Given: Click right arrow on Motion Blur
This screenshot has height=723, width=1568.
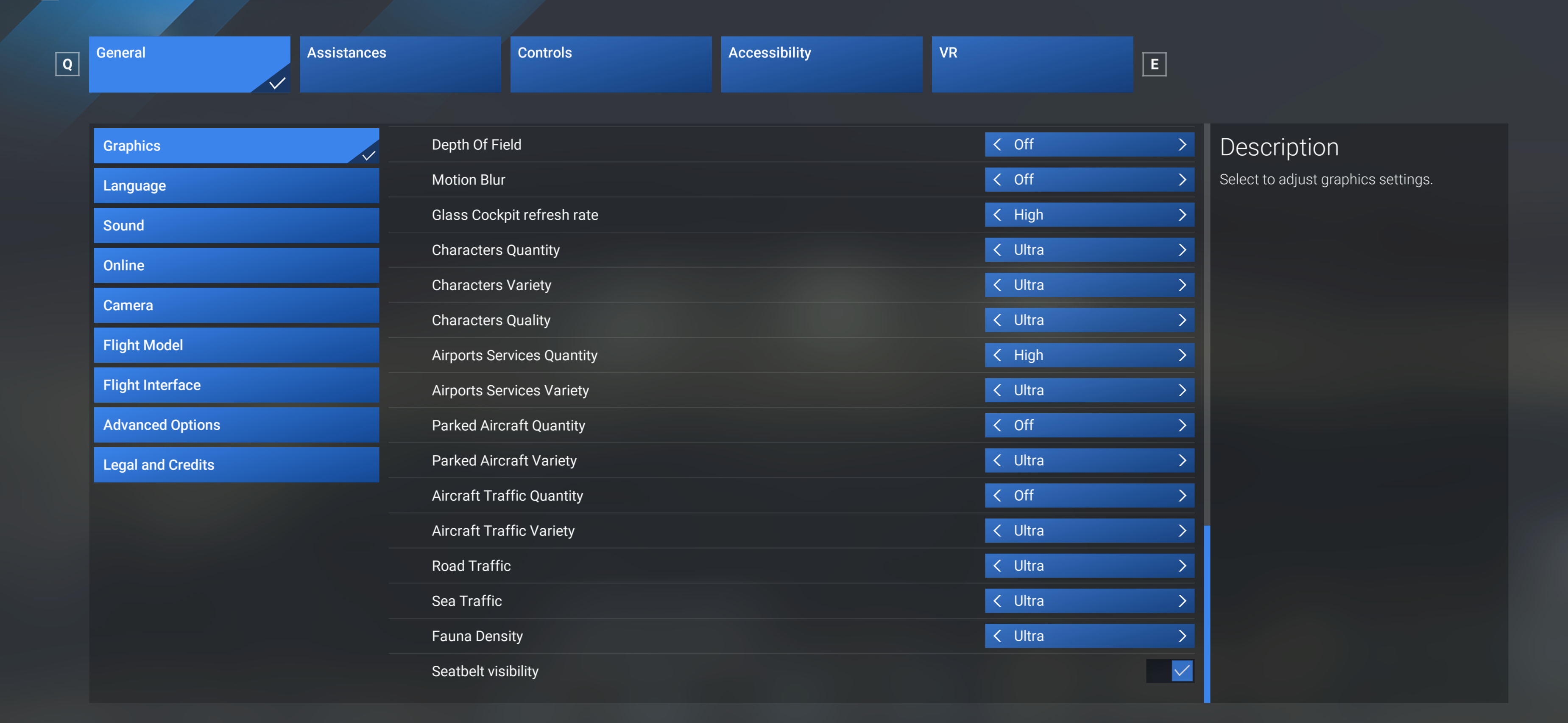Looking at the screenshot, I should pyautogui.click(x=1181, y=179).
